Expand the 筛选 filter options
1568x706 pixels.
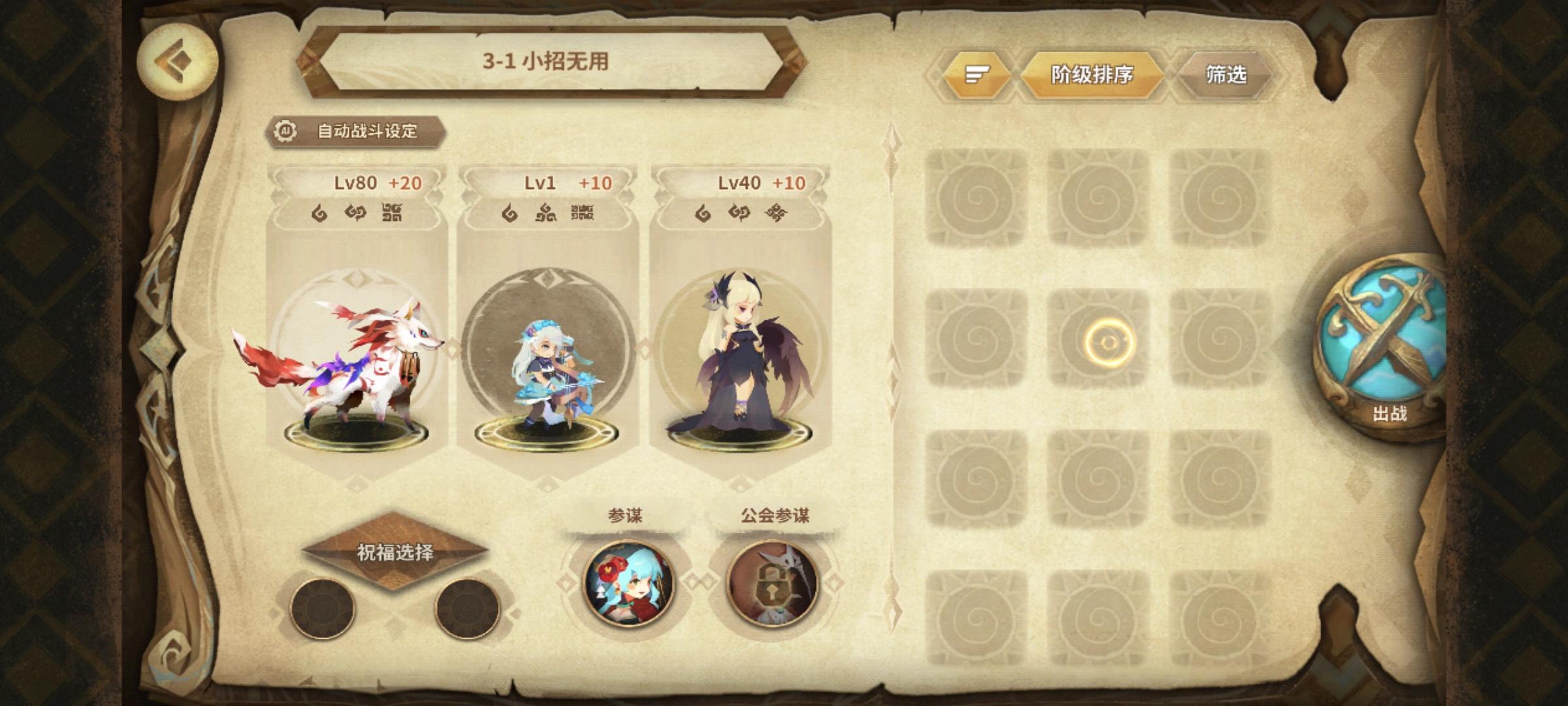1227,75
